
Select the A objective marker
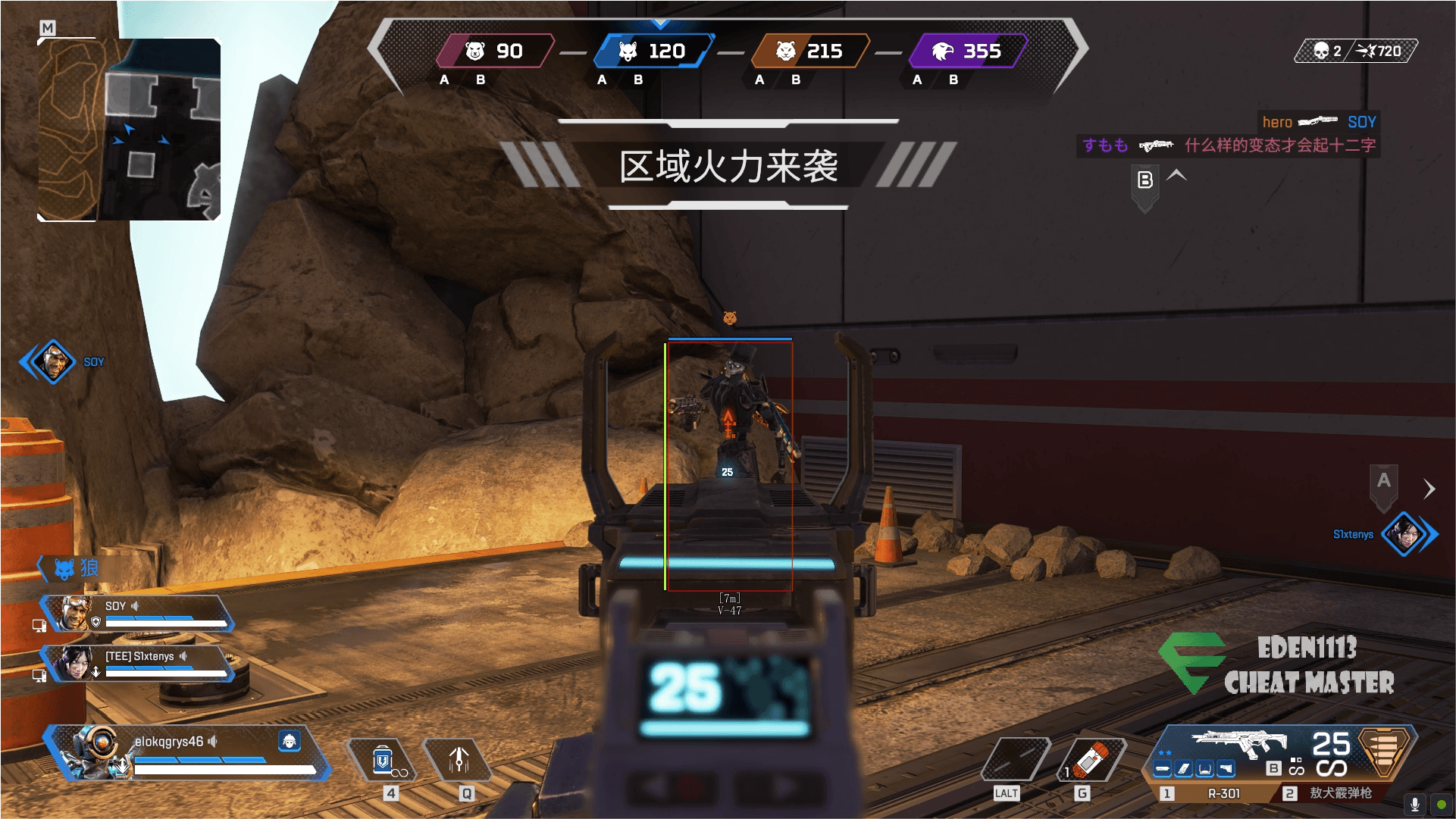click(1384, 482)
